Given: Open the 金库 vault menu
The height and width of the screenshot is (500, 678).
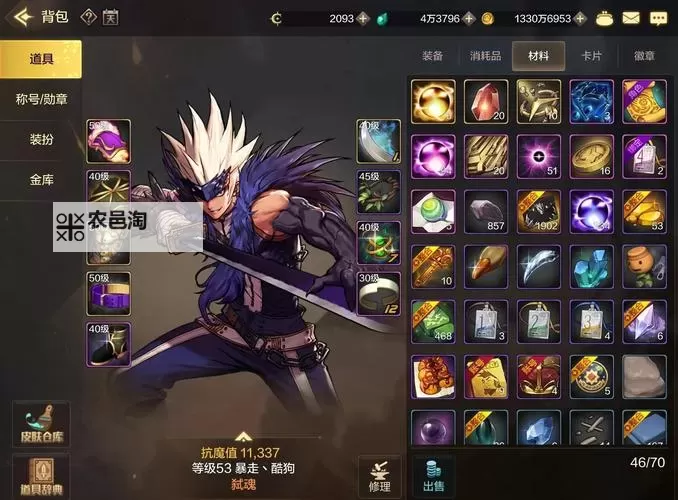Looking at the screenshot, I should coord(41,180).
